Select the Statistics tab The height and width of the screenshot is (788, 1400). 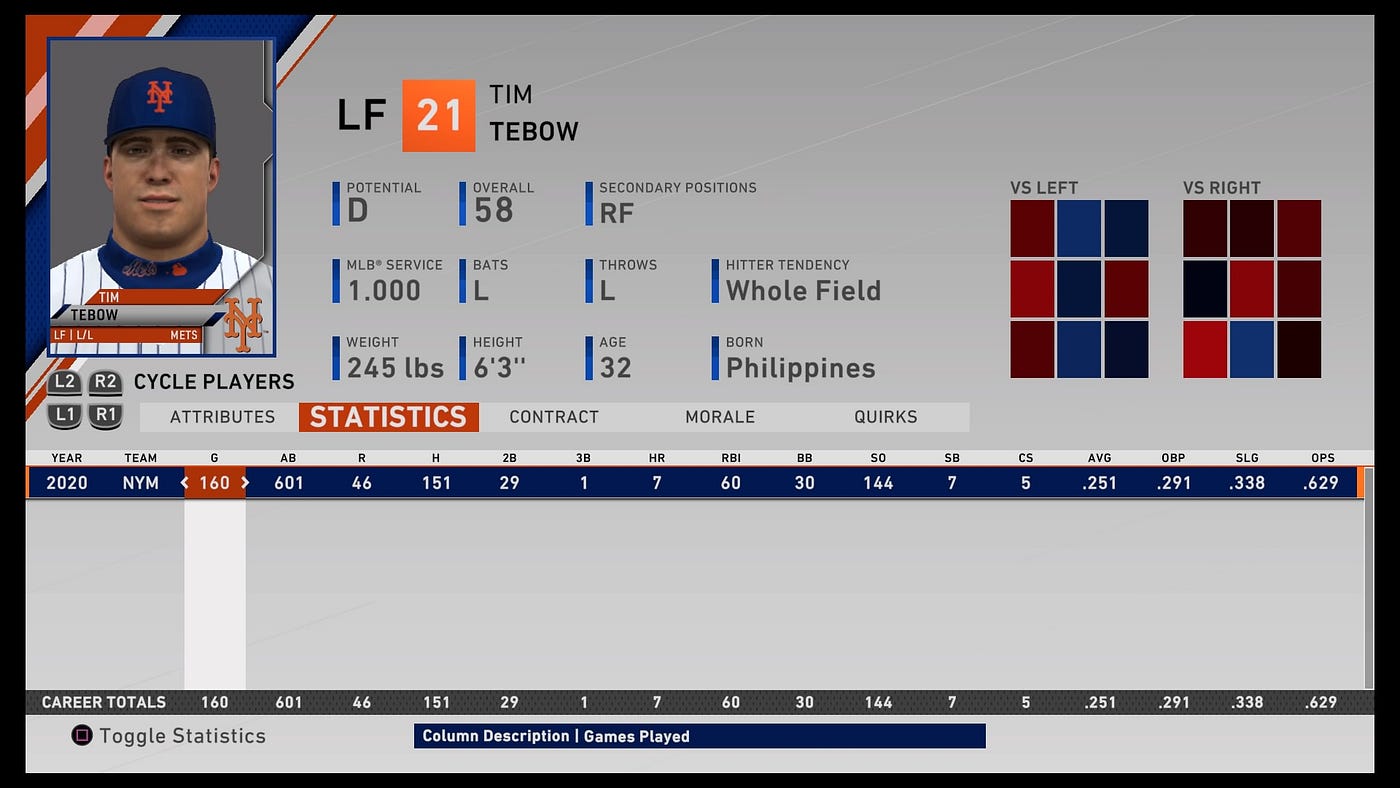click(x=388, y=417)
